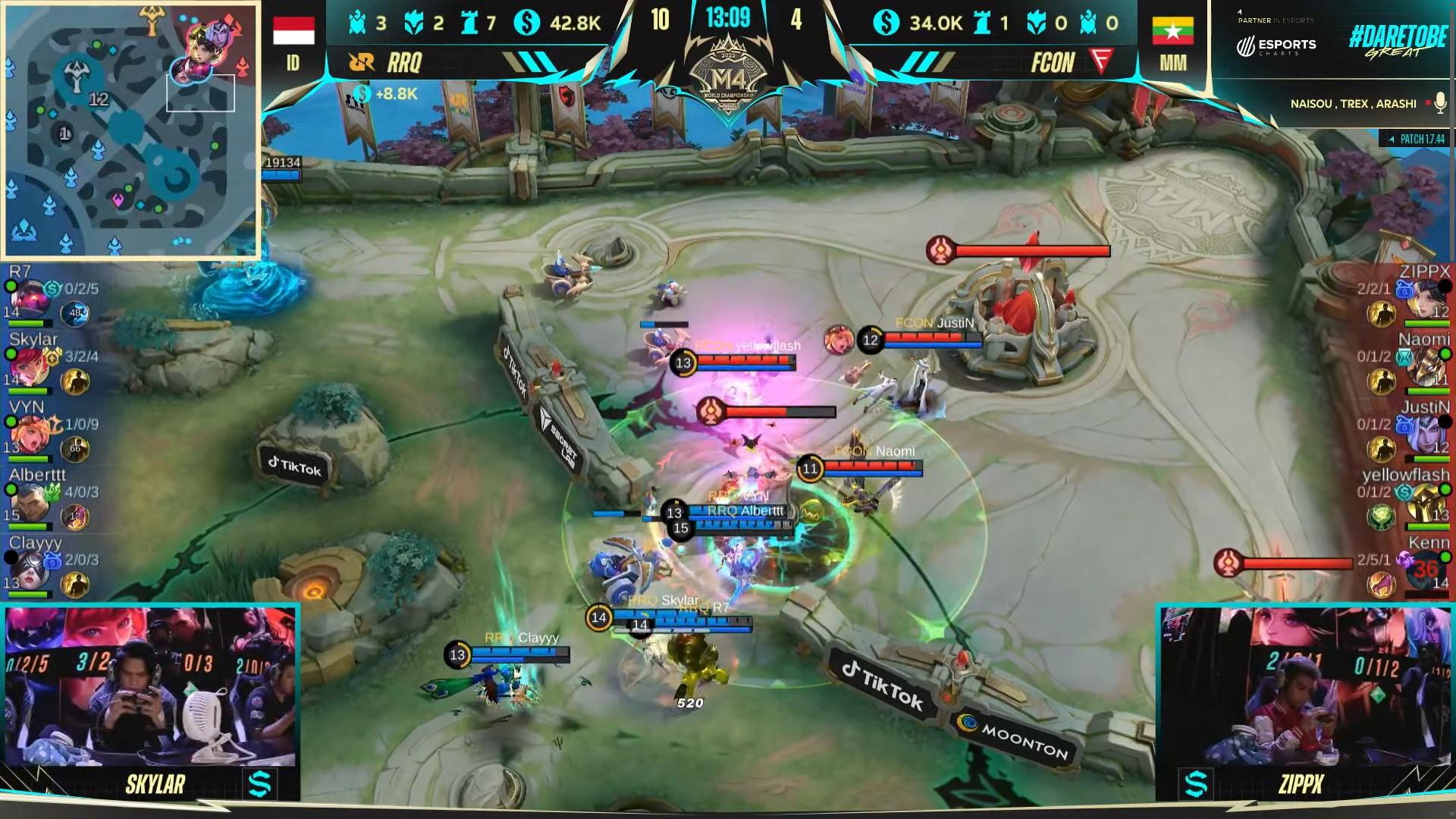The image size is (1456, 819).
Task: Select Alberttt's hero portrait
Action: [29, 502]
